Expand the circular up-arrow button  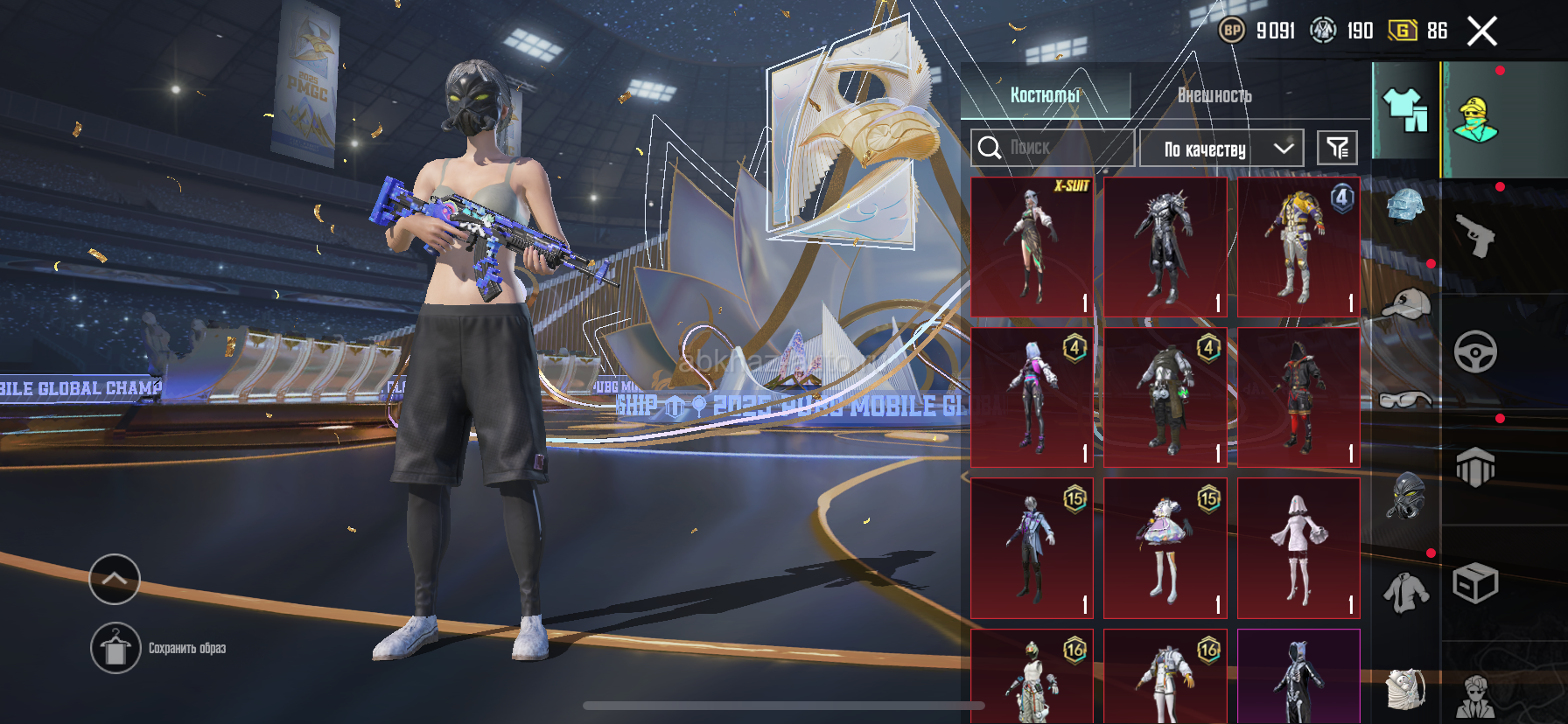(x=115, y=579)
